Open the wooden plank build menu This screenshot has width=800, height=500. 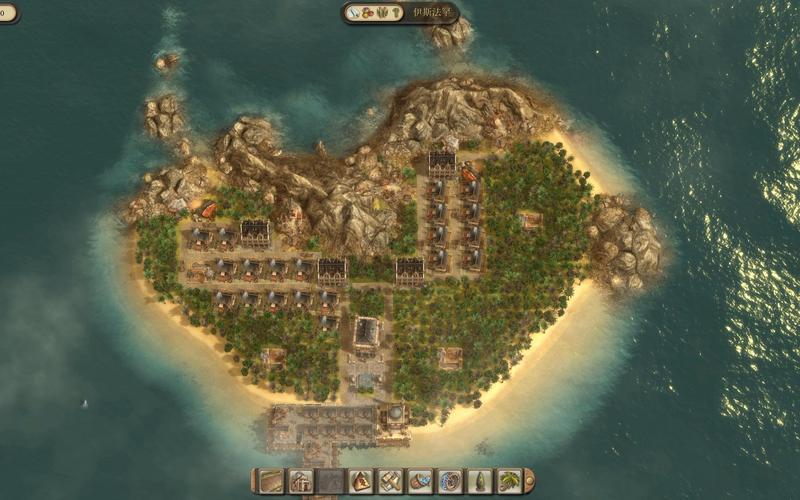tap(271, 481)
